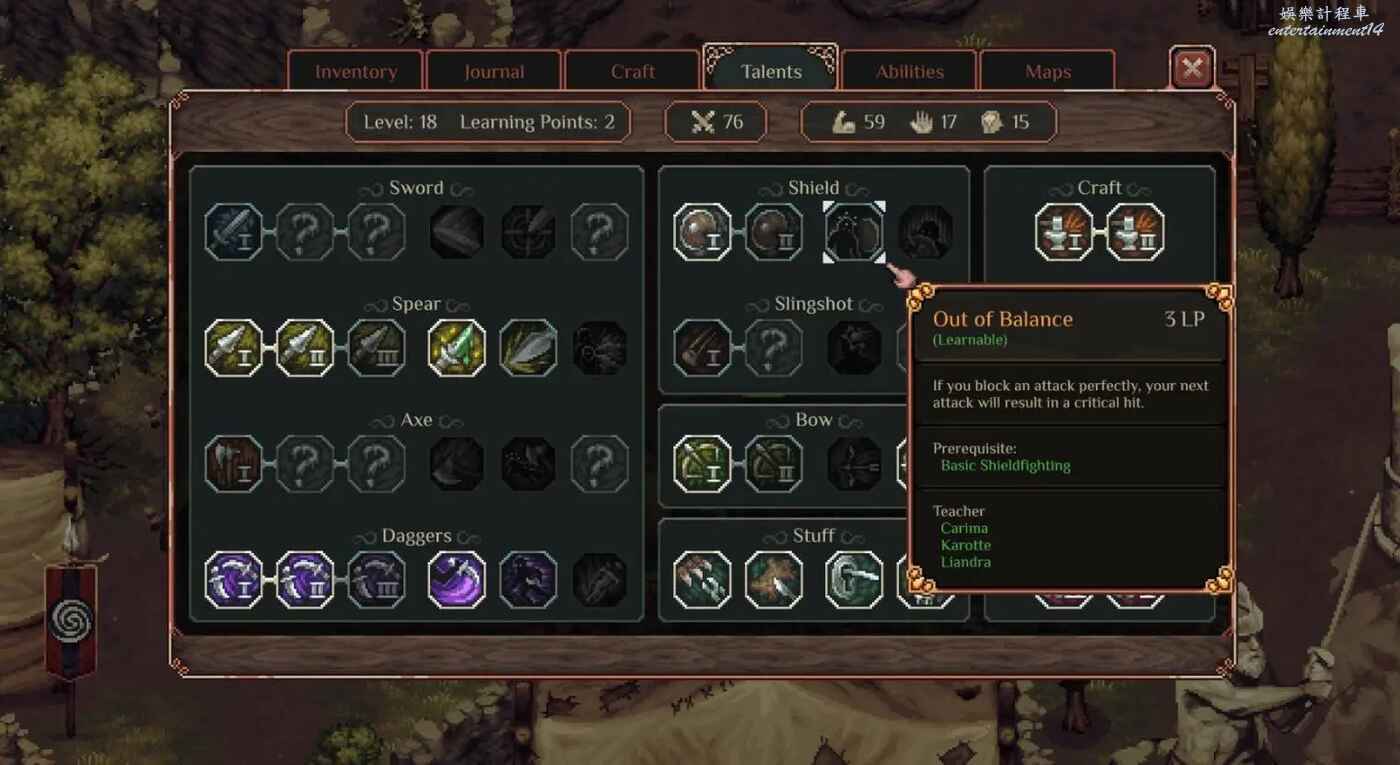Click the Axe tier I talent
Image resolution: width=1400 pixels, height=765 pixels.
[234, 464]
